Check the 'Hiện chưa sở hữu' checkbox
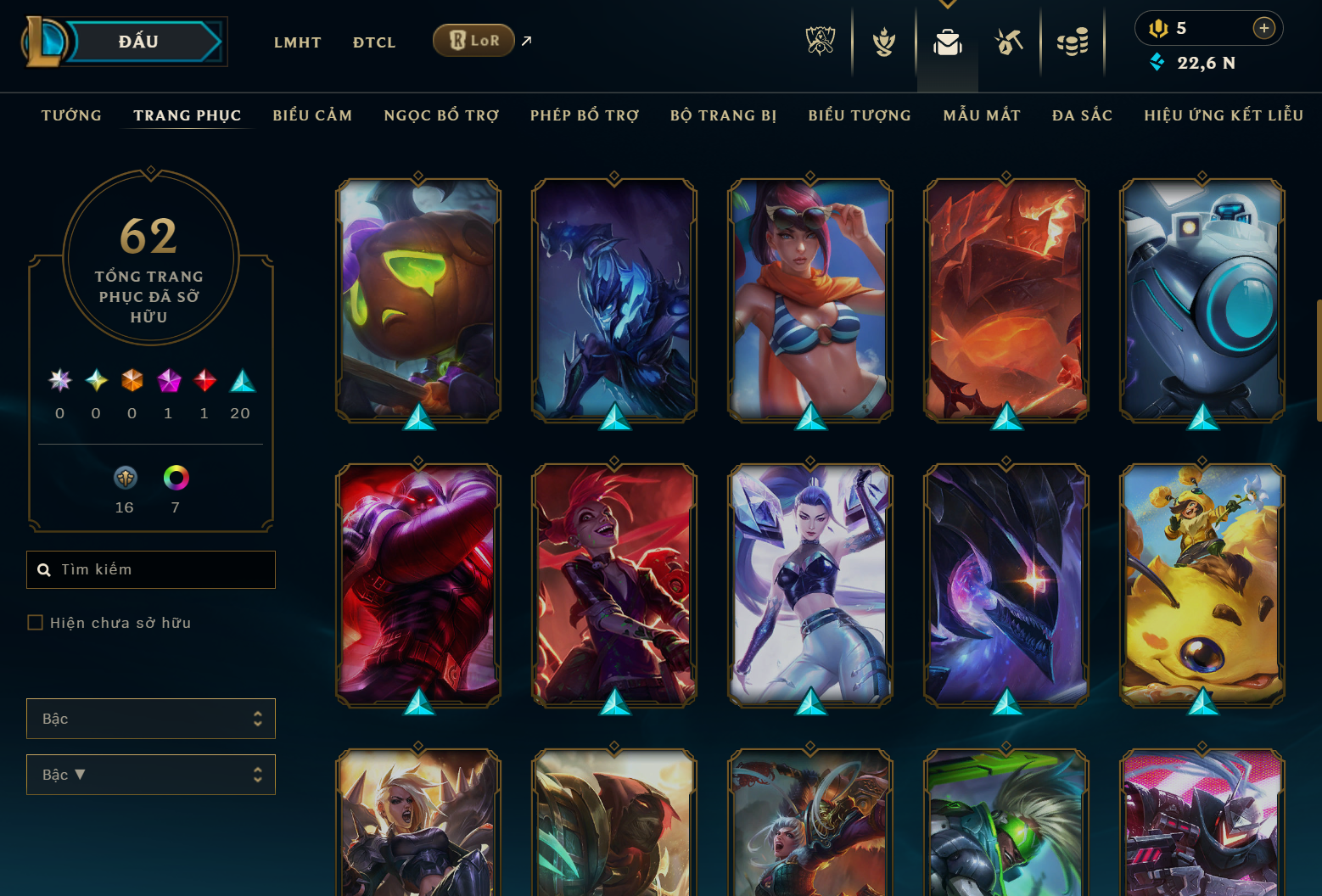The width and height of the screenshot is (1322, 896). pyautogui.click(x=35, y=622)
